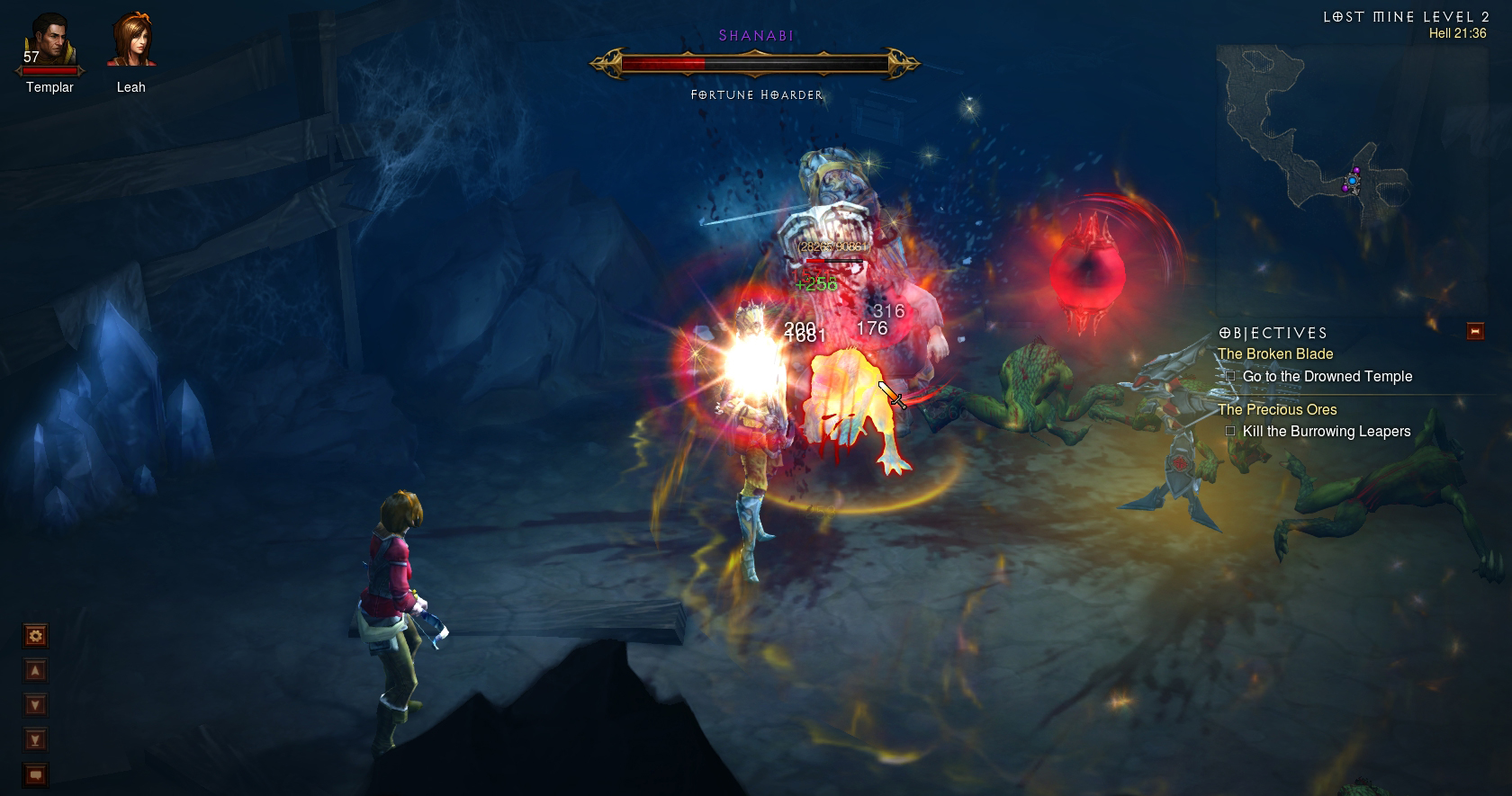Screen dimensions: 1512x796
Task: Open chat options with the gear button
Action: [x=36, y=637]
